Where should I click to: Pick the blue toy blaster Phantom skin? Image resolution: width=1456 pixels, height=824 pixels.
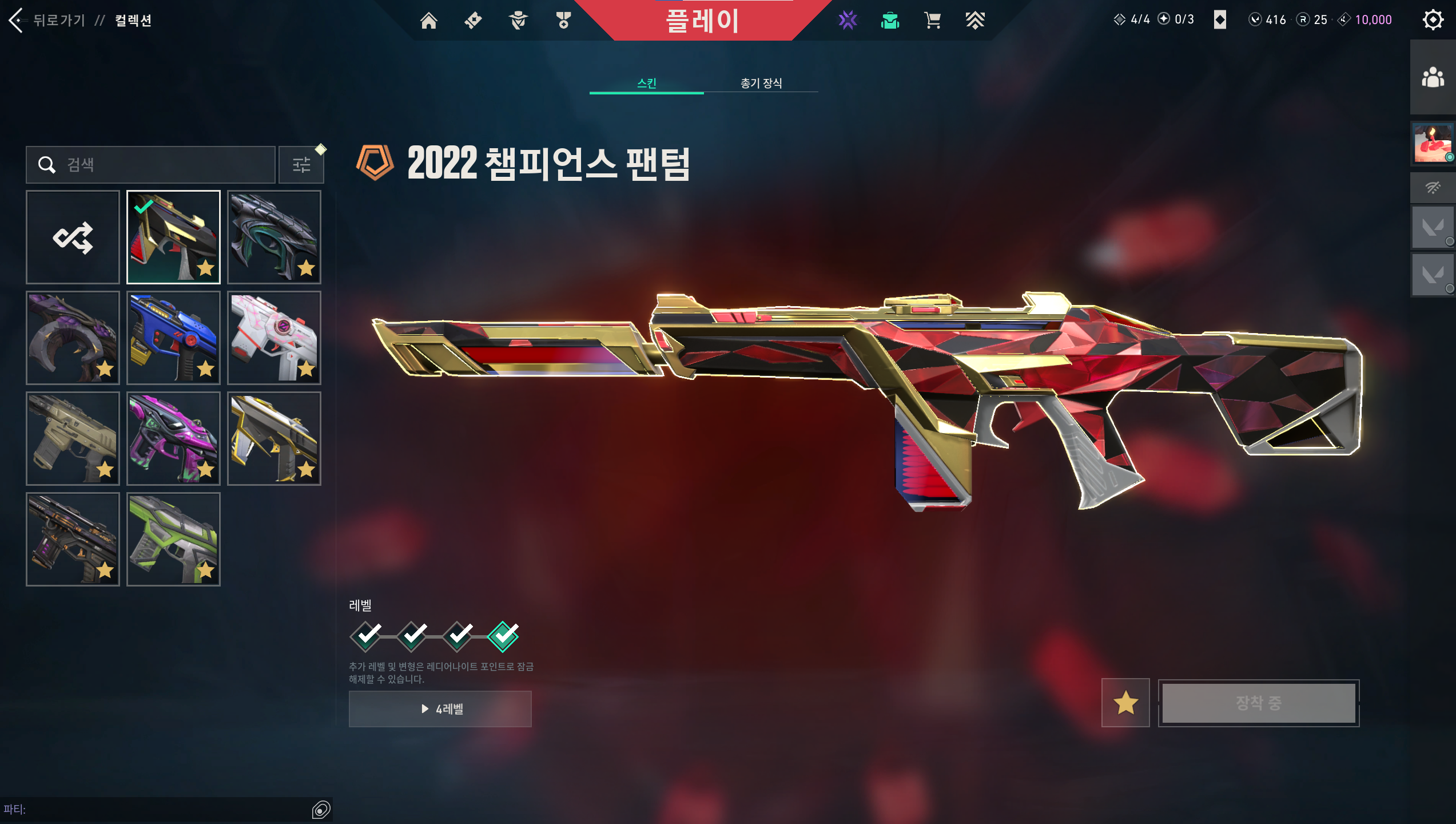[x=173, y=338]
